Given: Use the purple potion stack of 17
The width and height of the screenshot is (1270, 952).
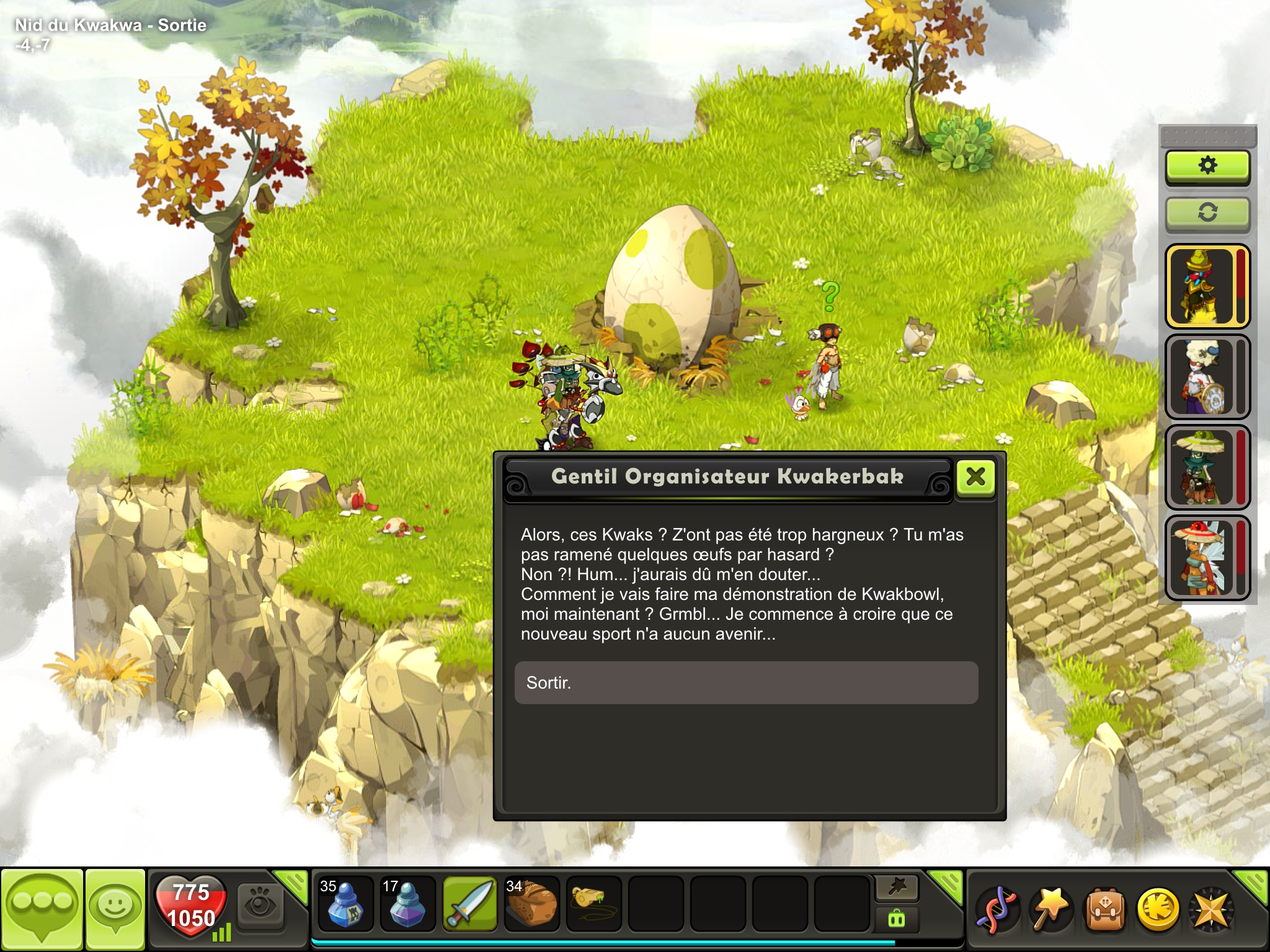Looking at the screenshot, I should 407,904.
